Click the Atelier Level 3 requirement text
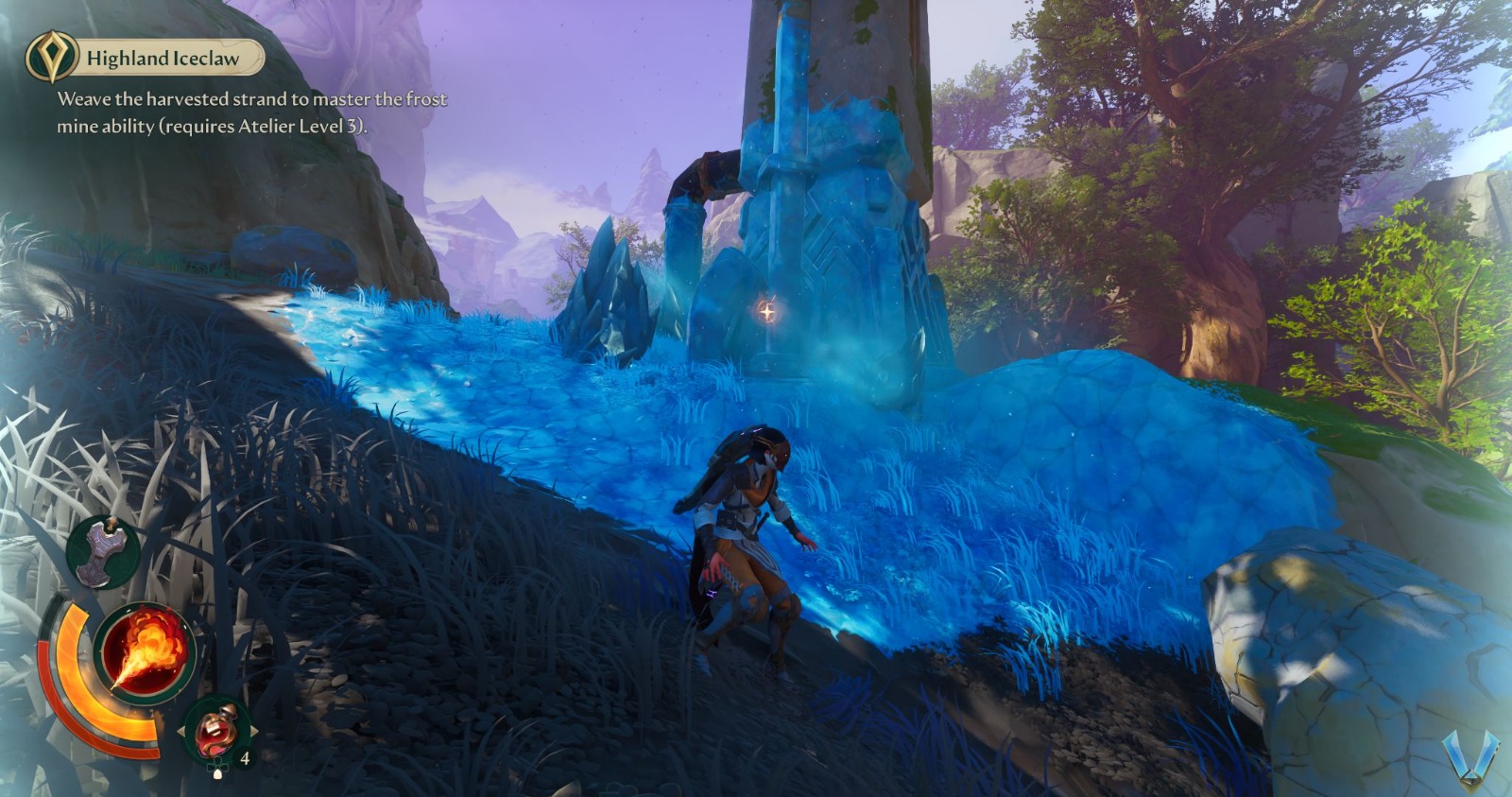Viewport: 1512px width, 797px height. tap(312, 124)
